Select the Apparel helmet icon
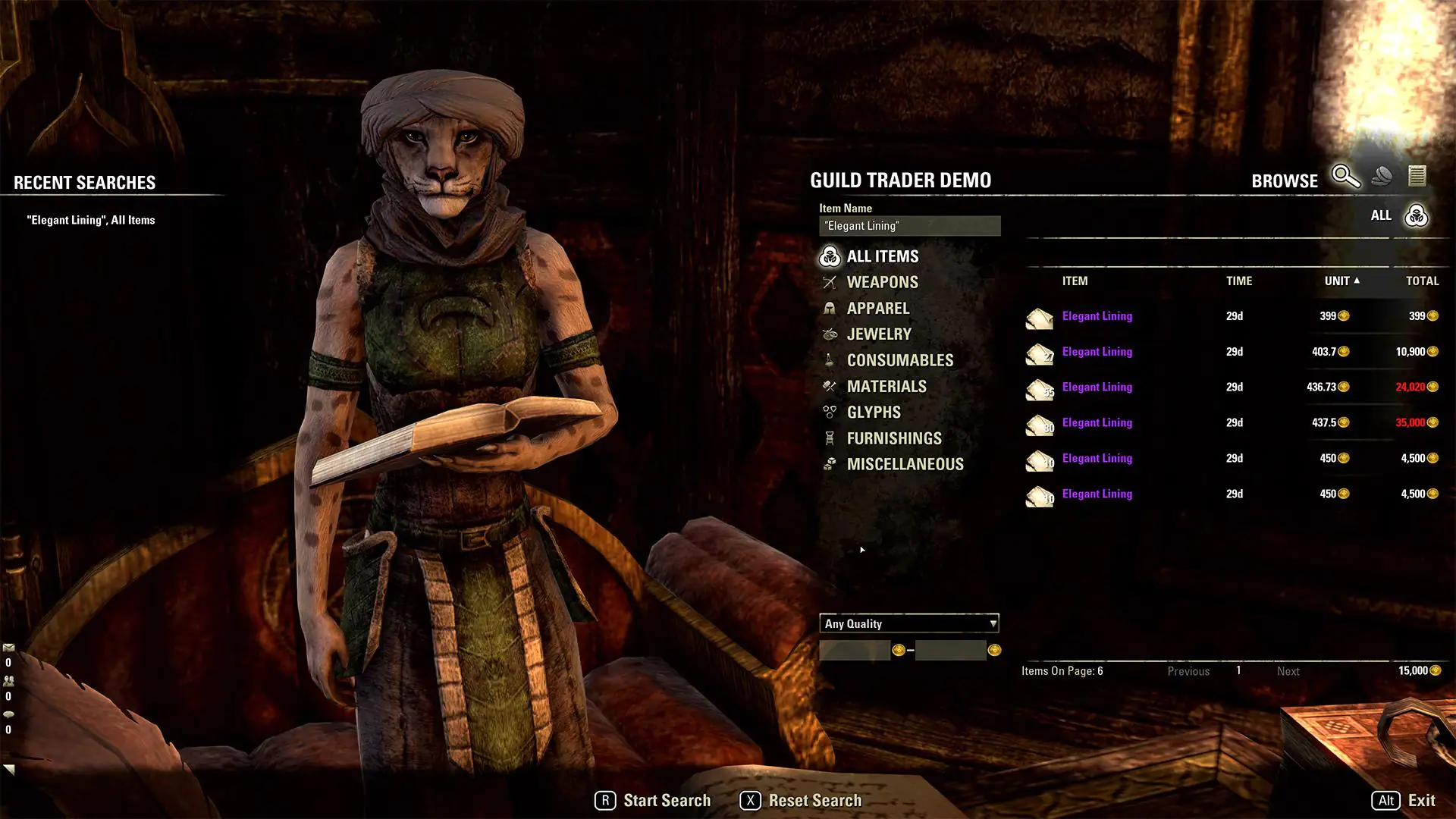The image size is (1456, 819). pos(829,308)
